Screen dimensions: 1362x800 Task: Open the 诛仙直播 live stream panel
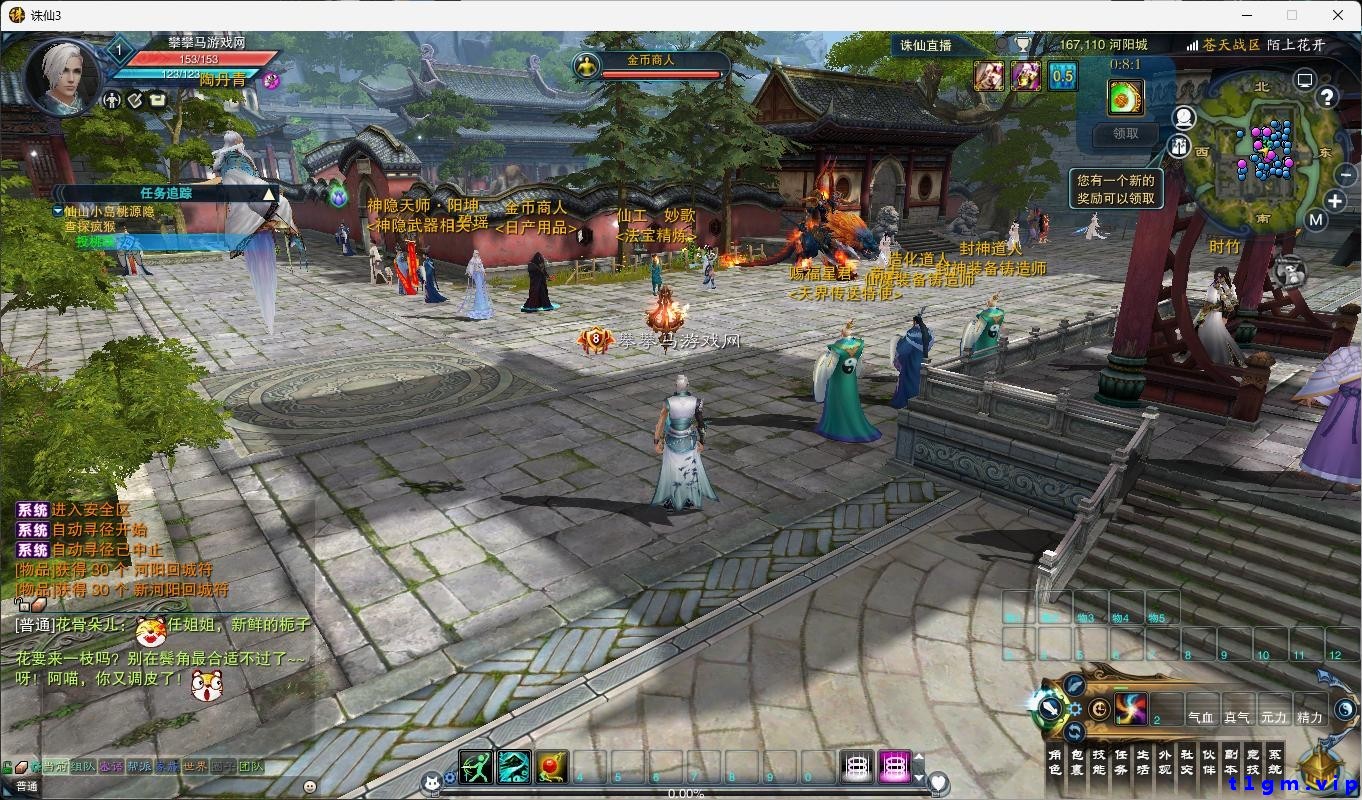click(x=926, y=45)
